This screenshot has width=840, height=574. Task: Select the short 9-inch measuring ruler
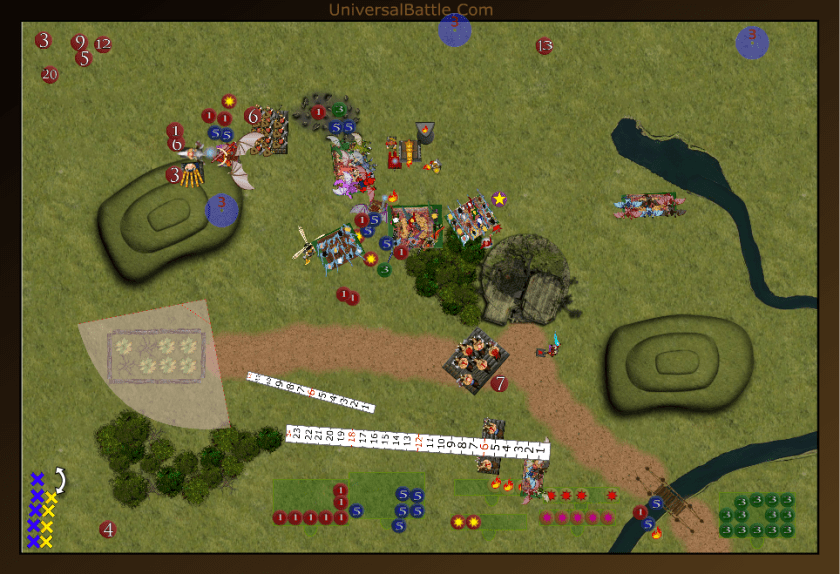(x=310, y=391)
